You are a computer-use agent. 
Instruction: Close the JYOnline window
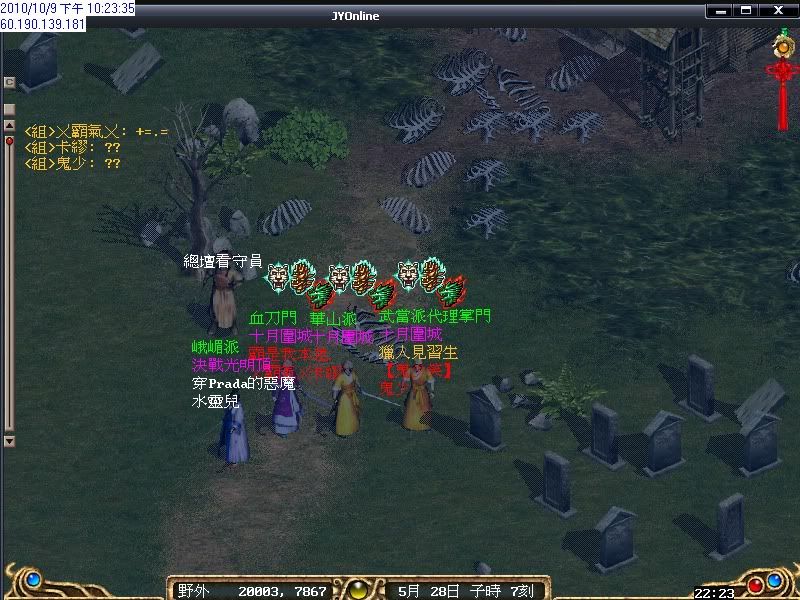779,12
